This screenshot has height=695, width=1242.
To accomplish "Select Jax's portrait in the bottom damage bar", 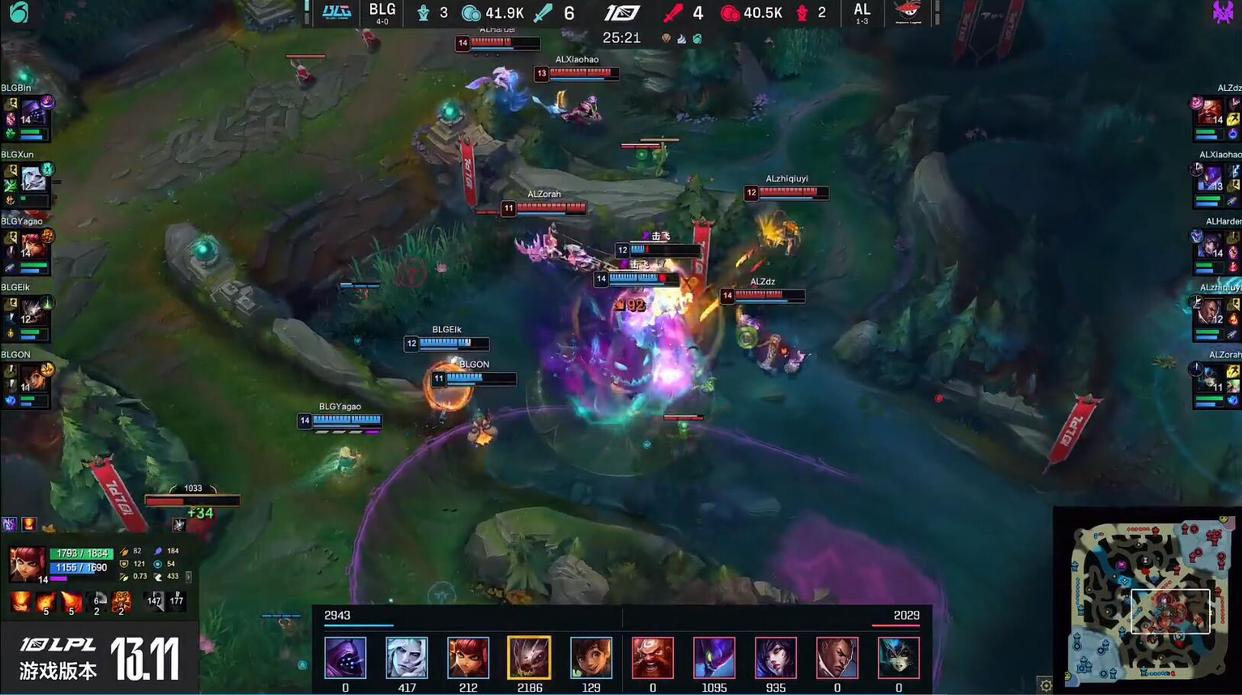I will click(x=346, y=658).
